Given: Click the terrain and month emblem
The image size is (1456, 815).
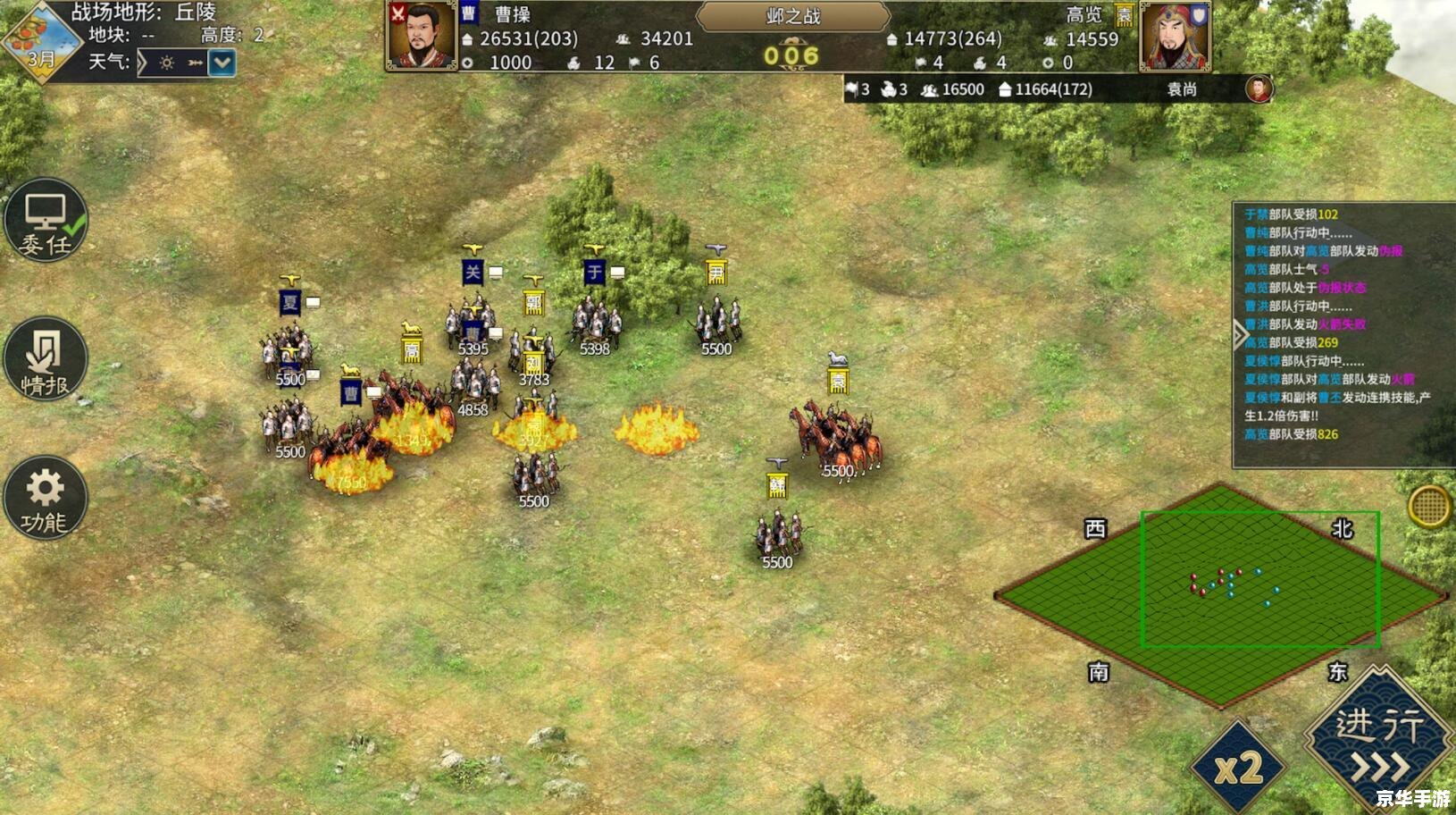Looking at the screenshot, I should click(x=39, y=40).
